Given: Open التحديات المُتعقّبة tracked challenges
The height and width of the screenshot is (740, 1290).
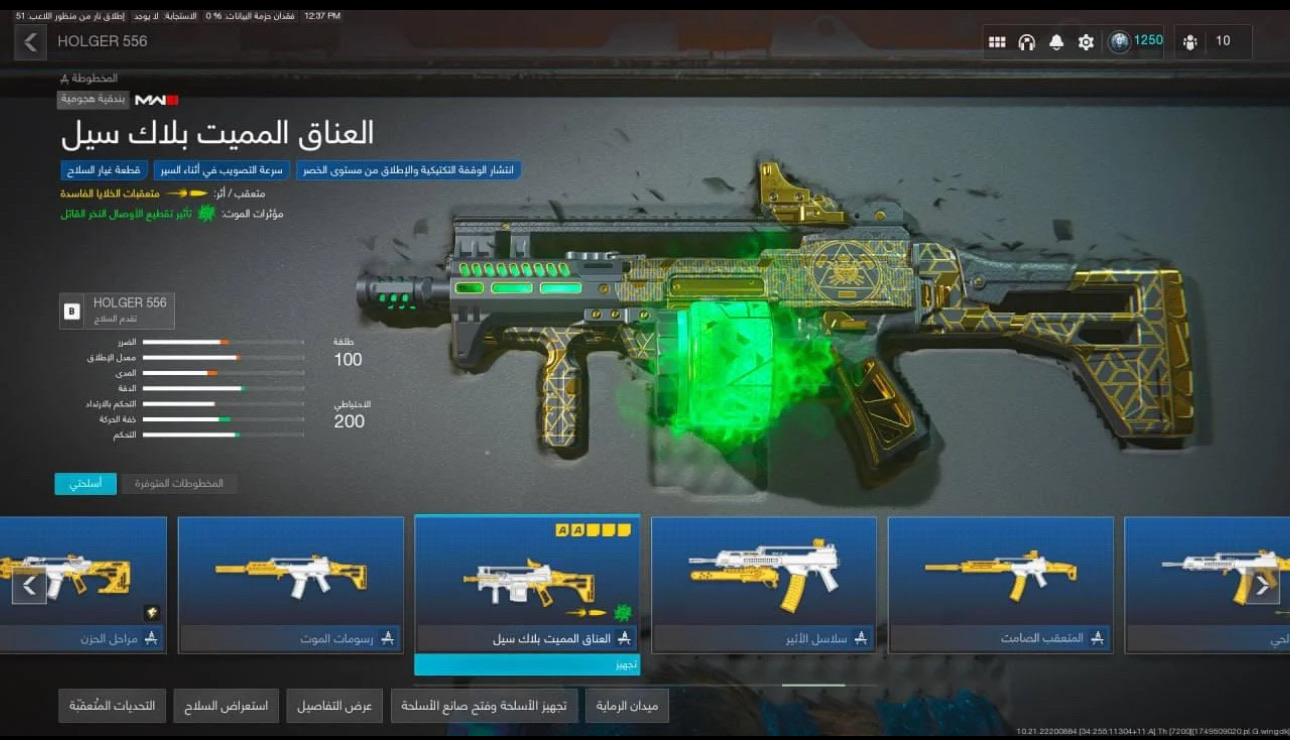Looking at the screenshot, I should [x=111, y=705].
